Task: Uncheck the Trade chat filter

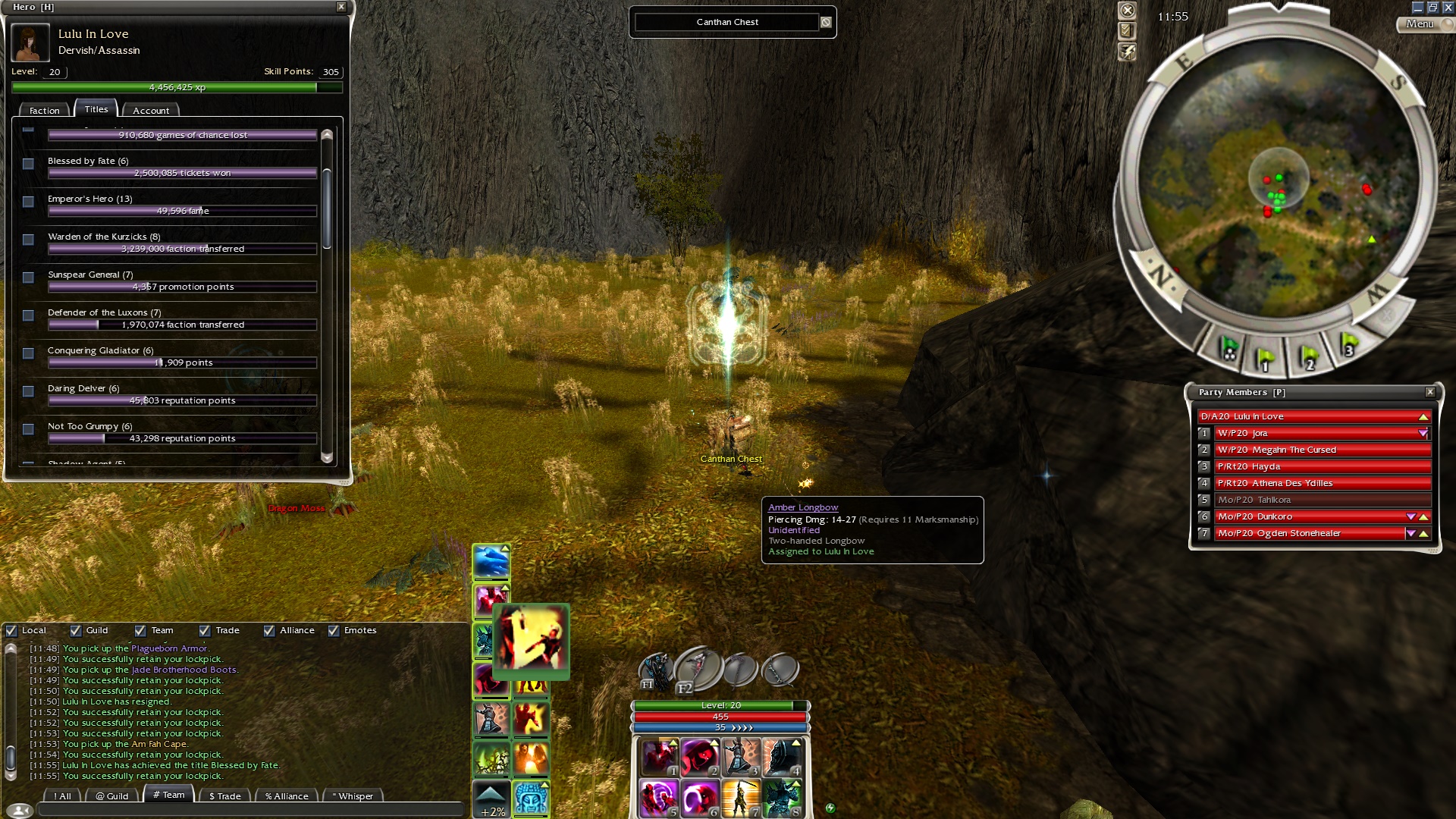Action: 205,630
